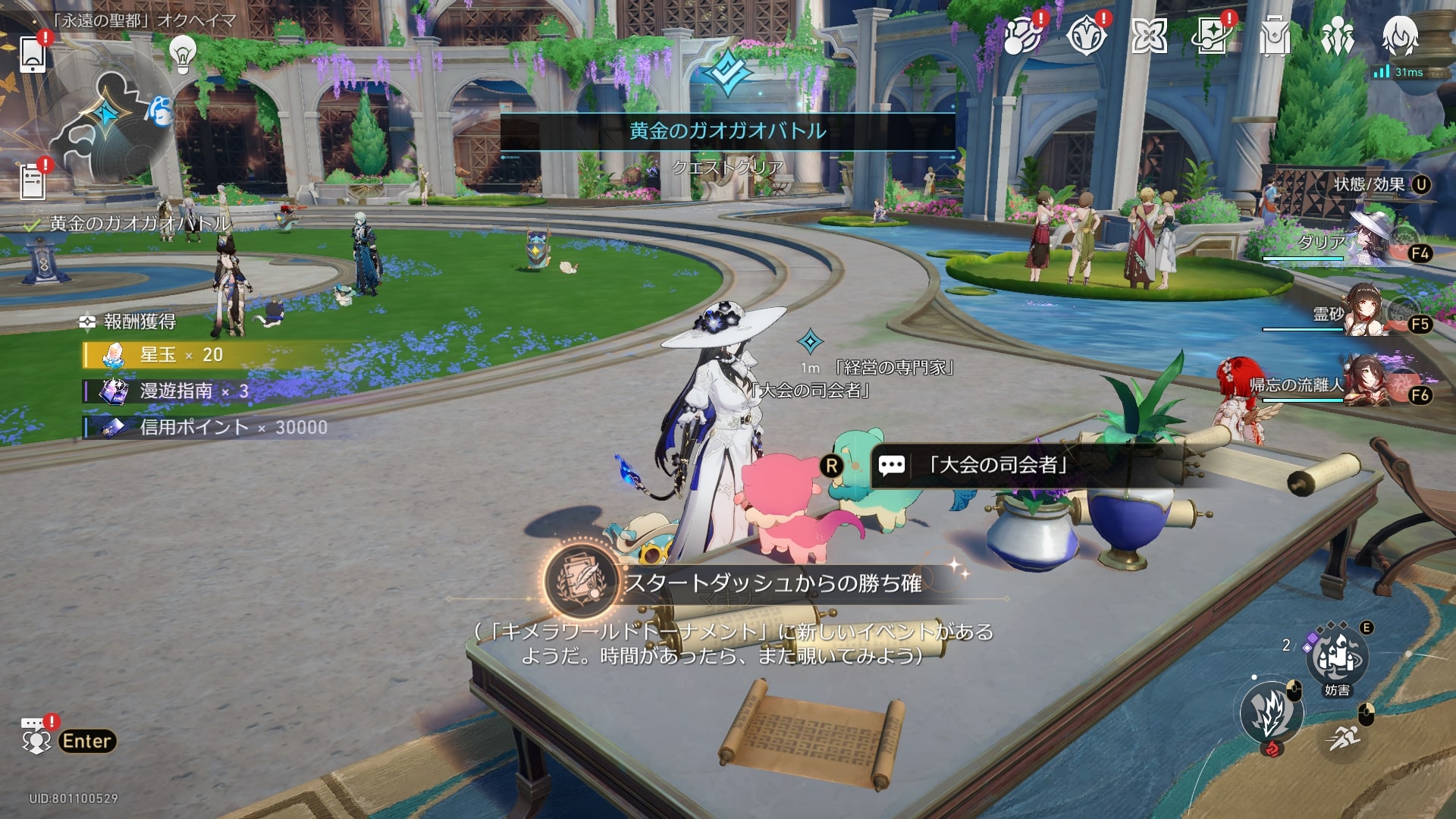This screenshot has height=819, width=1456.
Task: Toggle the sprint running icon
Action: point(1345,736)
